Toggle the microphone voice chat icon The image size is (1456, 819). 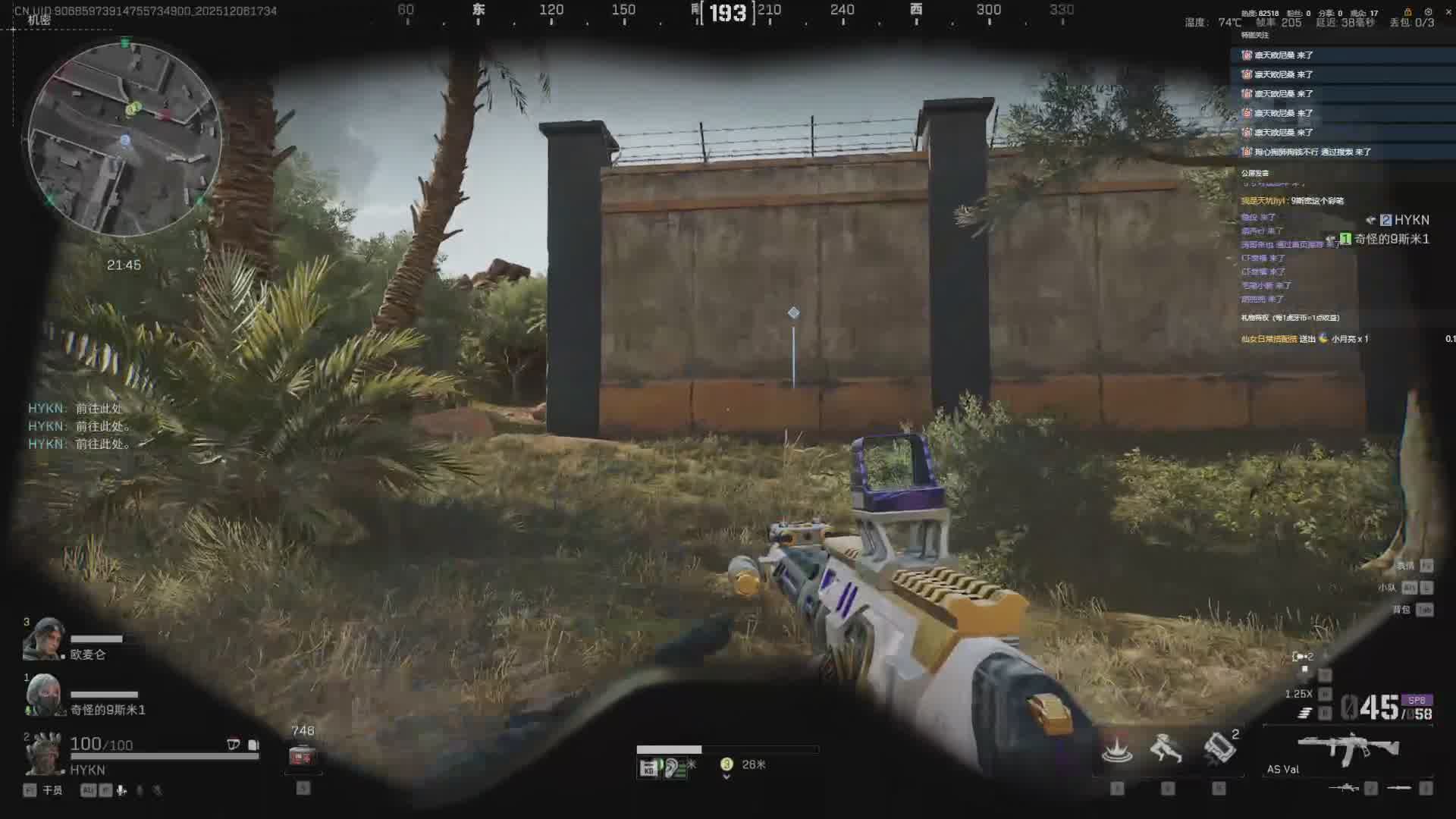click(121, 790)
